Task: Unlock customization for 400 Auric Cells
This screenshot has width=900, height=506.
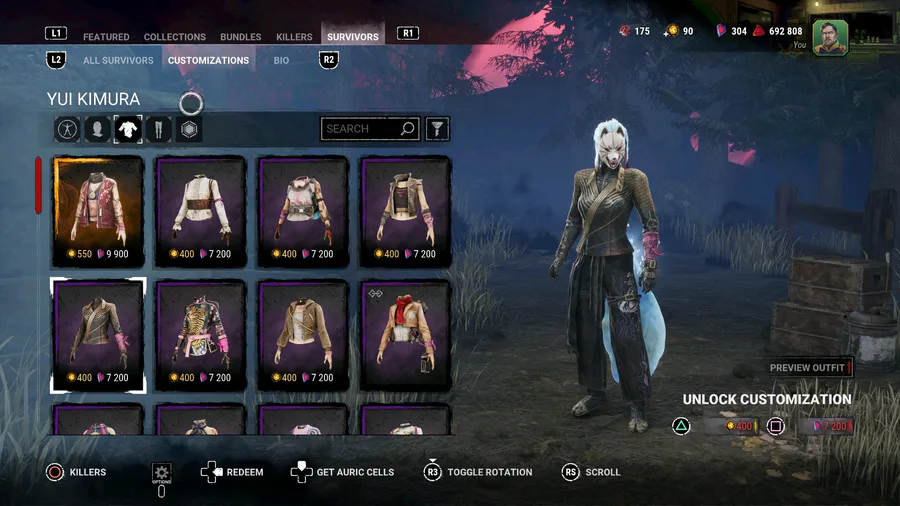Action: pyautogui.click(x=731, y=427)
